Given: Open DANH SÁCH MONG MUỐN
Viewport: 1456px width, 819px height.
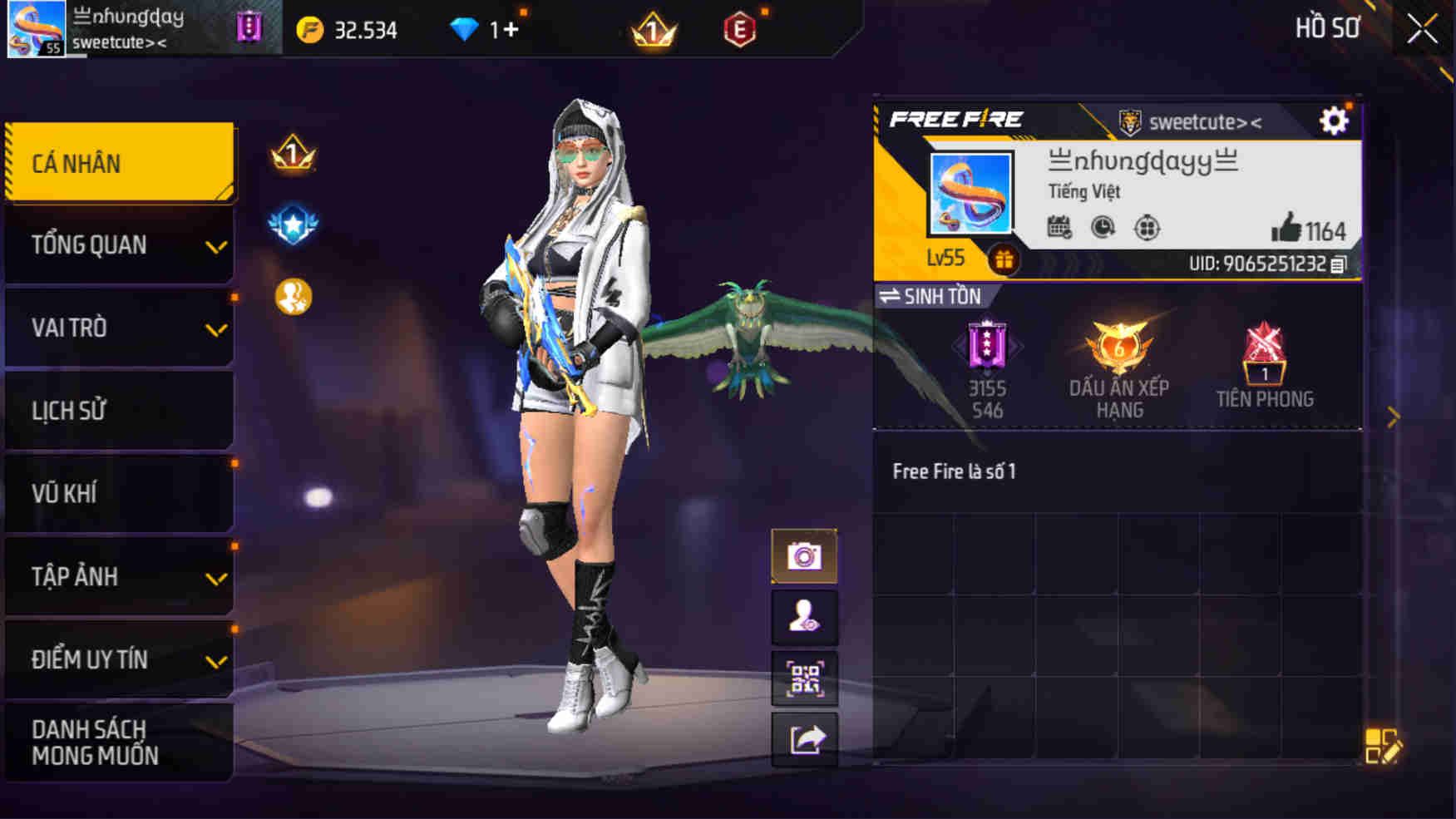Looking at the screenshot, I should [x=118, y=743].
